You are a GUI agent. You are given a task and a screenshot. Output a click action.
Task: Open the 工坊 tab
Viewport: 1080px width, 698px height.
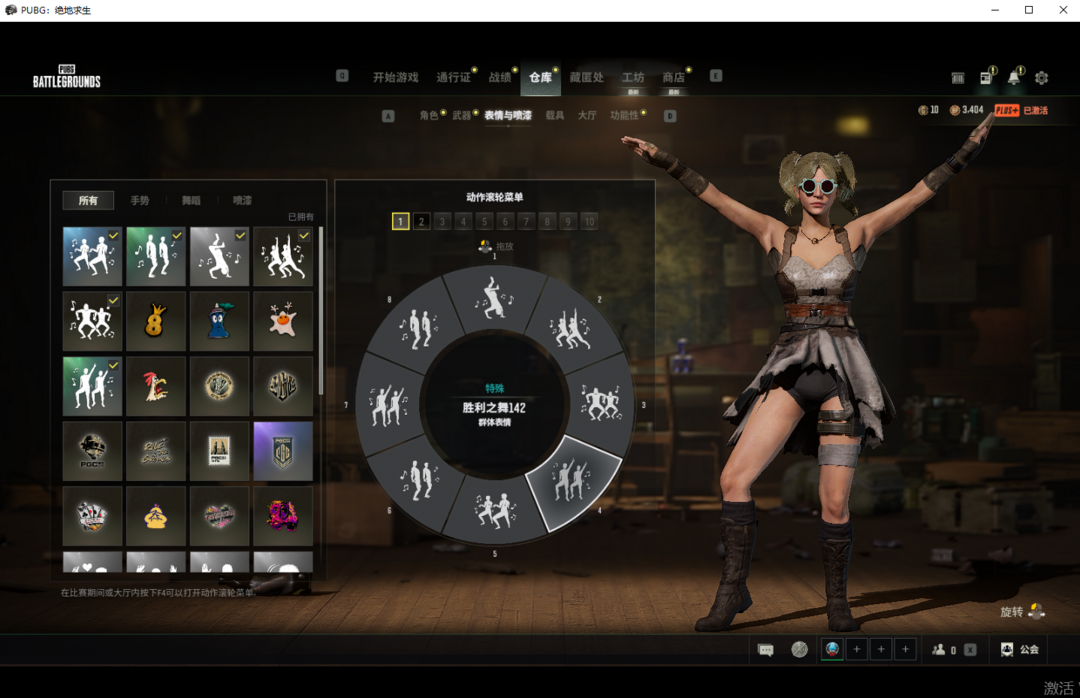pyautogui.click(x=632, y=77)
